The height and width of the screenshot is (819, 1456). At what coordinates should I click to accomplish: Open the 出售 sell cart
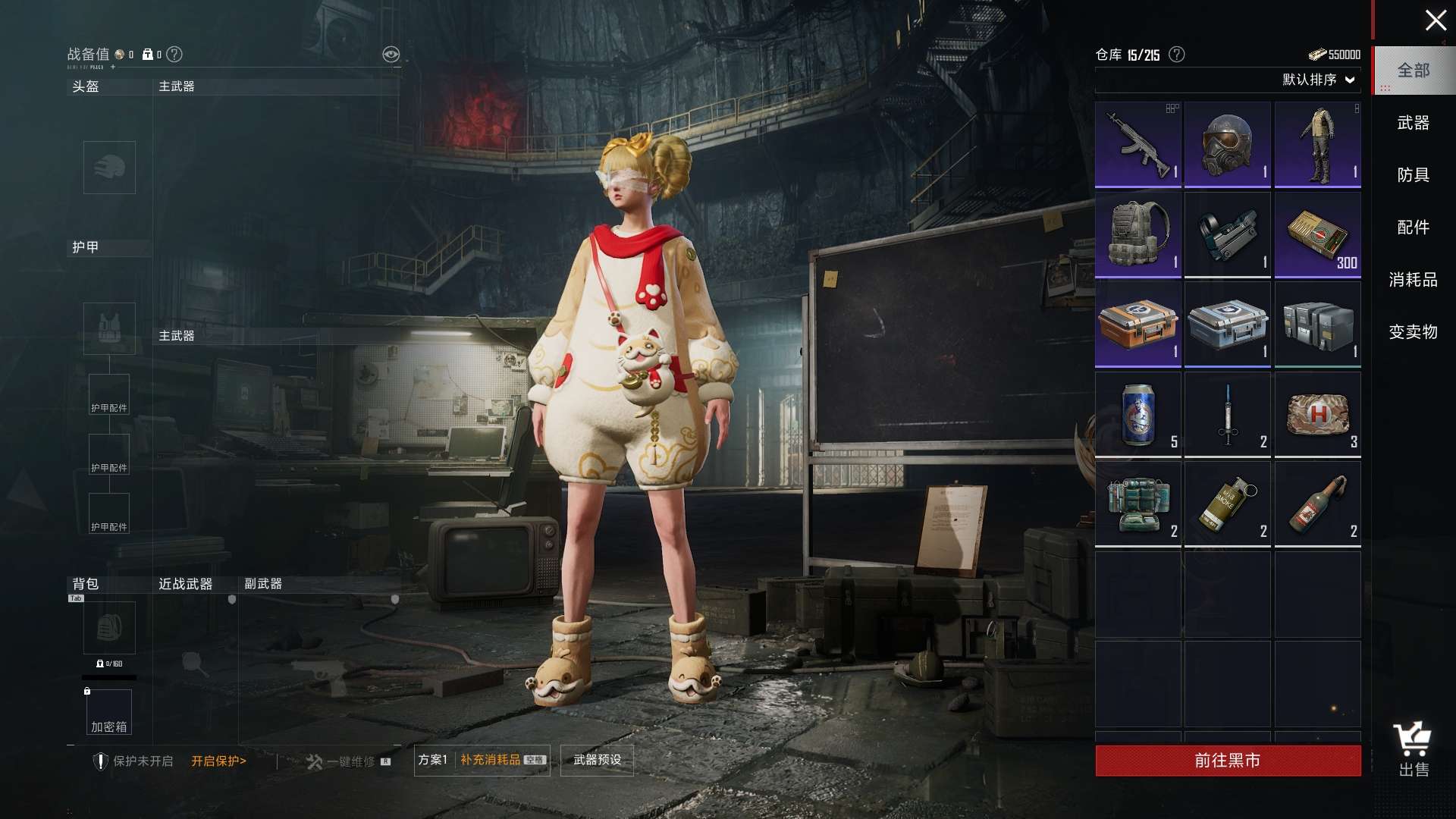coord(1413,749)
